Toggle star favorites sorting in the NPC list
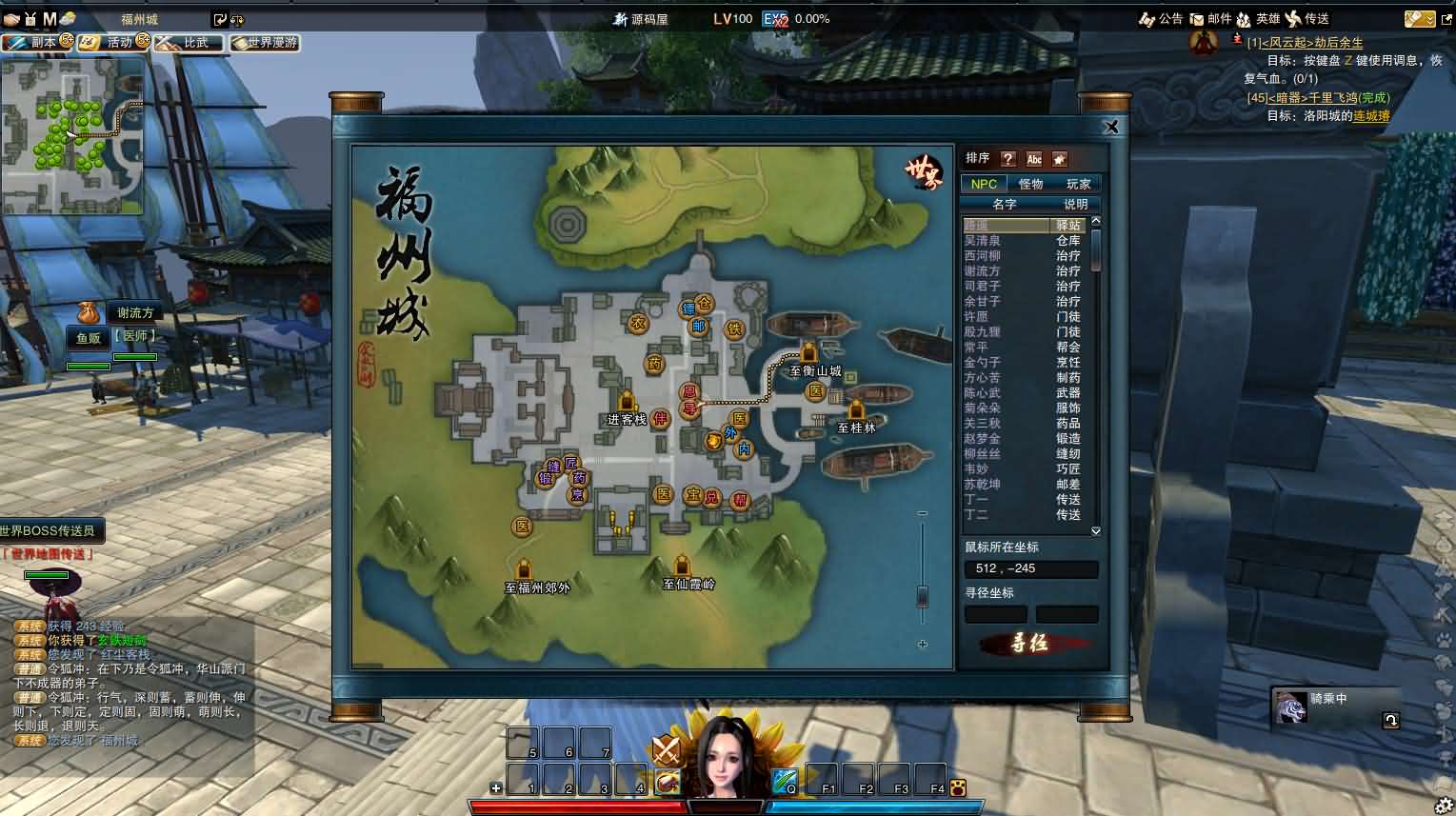 point(1060,158)
